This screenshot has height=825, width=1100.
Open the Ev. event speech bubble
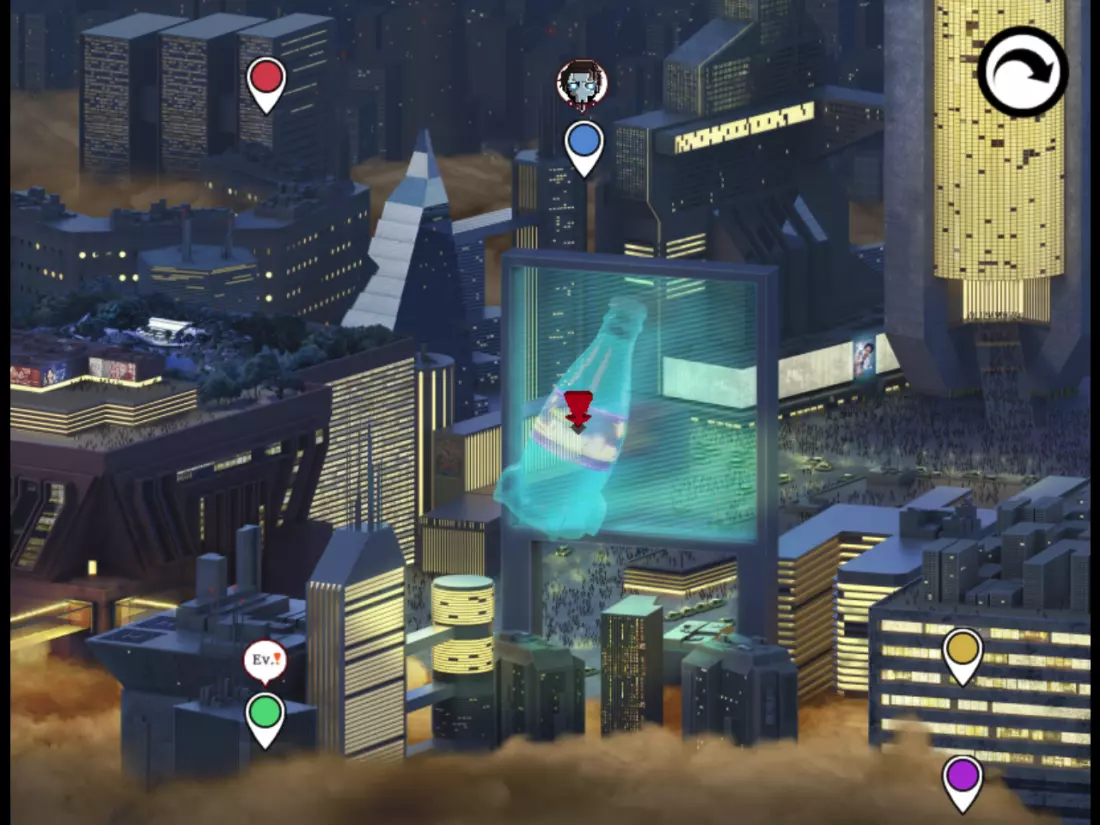[265, 660]
